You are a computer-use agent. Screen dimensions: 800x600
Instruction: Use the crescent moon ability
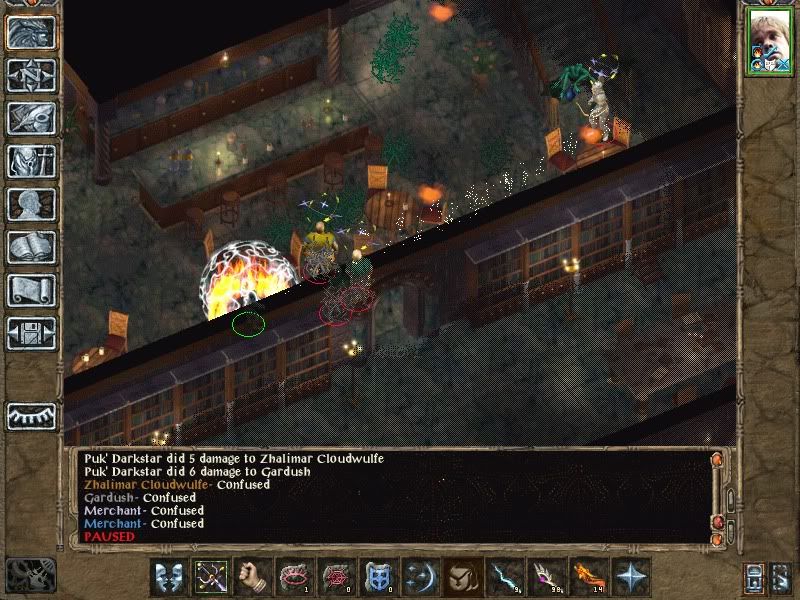(419, 577)
